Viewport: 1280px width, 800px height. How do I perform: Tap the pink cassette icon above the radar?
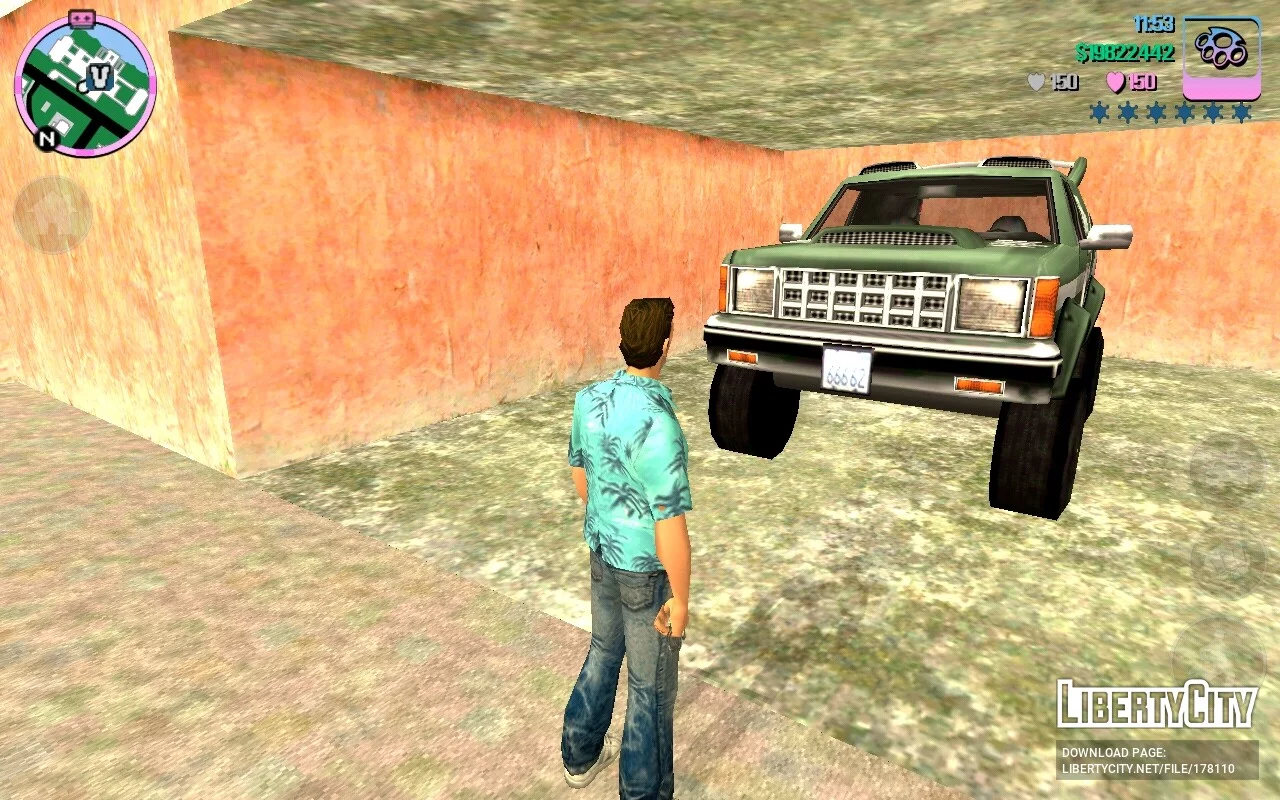(x=82, y=18)
